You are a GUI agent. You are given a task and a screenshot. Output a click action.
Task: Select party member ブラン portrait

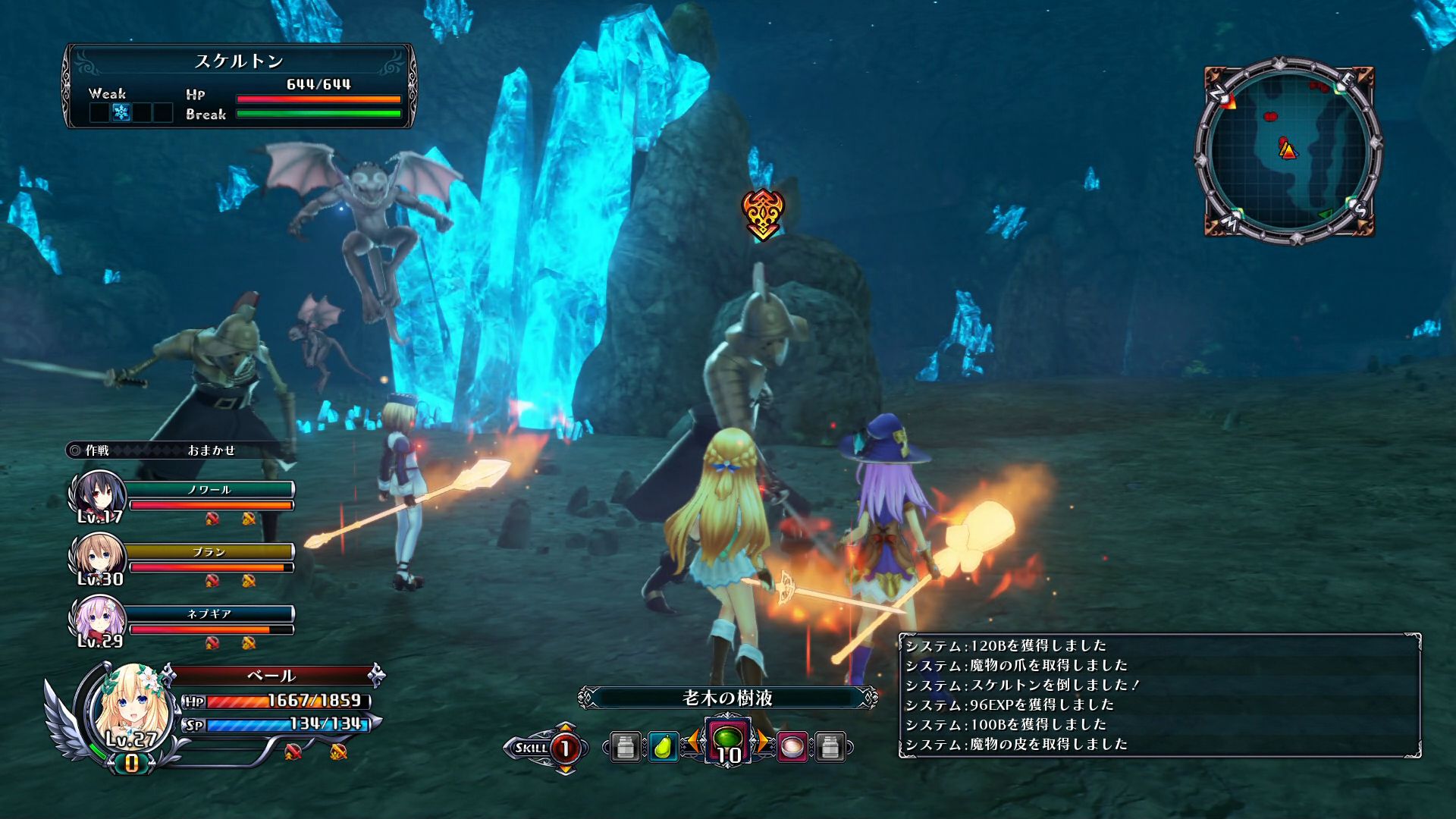[x=97, y=557]
